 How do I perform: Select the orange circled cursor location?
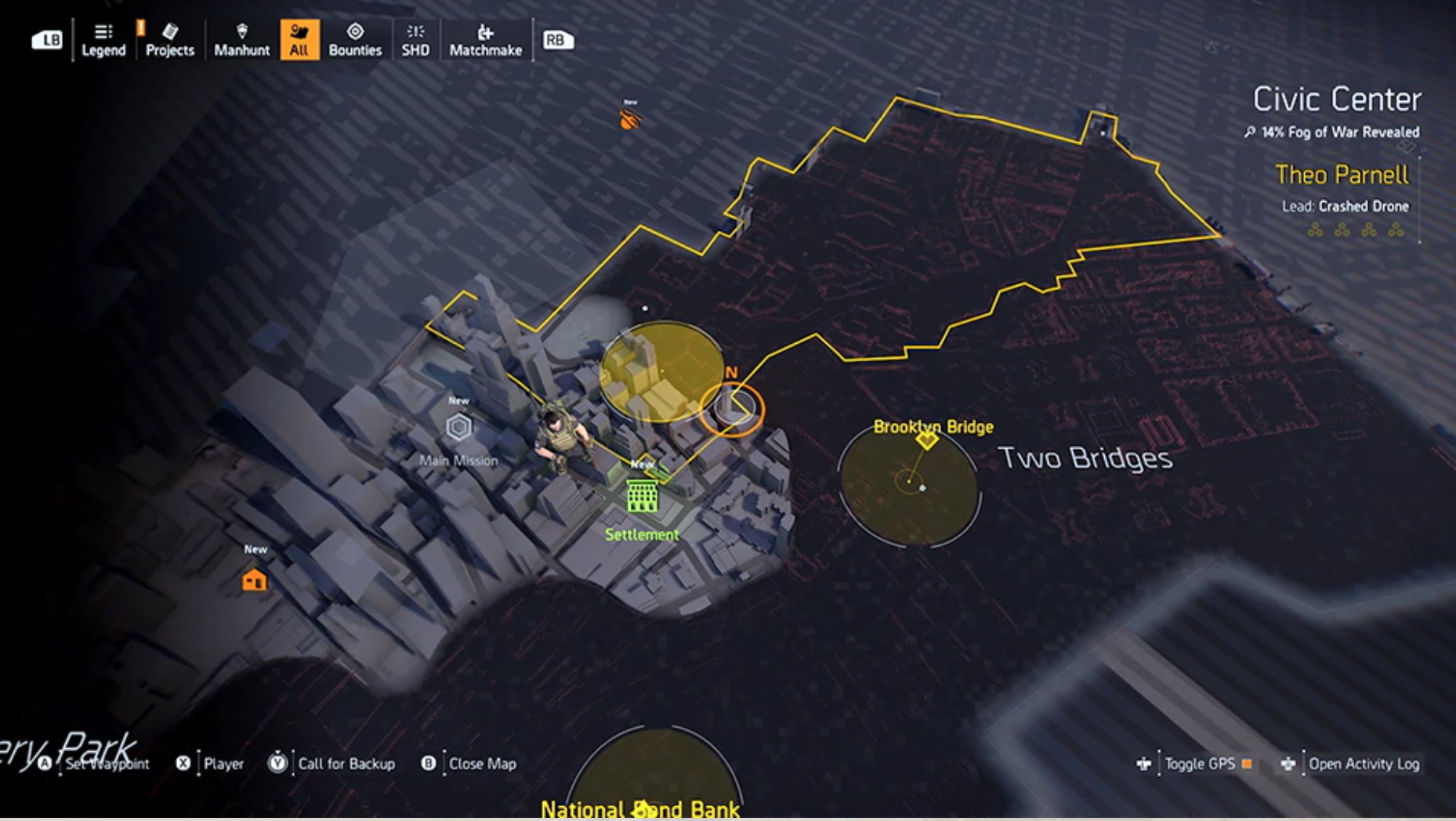point(732,409)
